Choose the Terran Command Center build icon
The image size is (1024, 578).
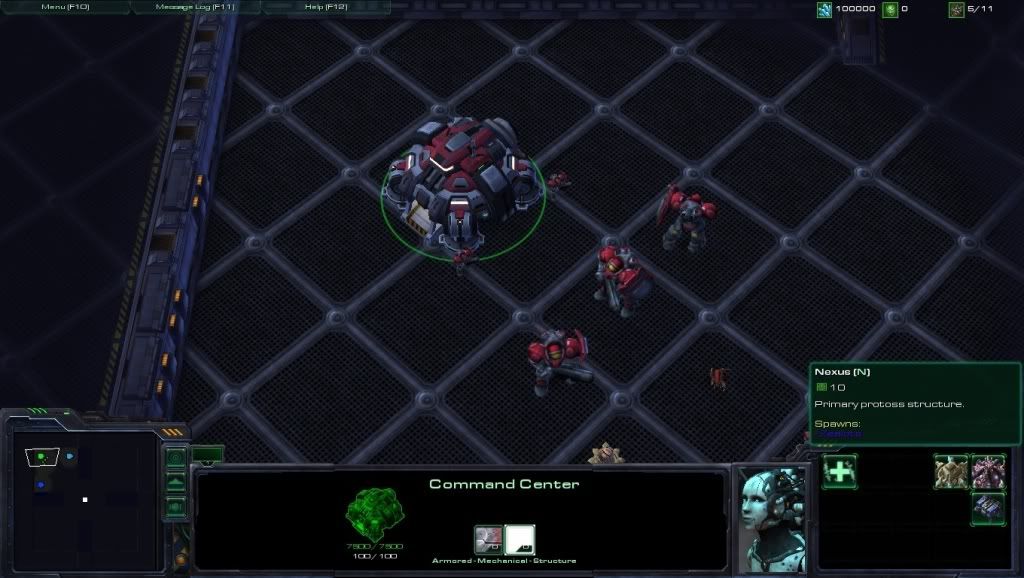(x=988, y=508)
